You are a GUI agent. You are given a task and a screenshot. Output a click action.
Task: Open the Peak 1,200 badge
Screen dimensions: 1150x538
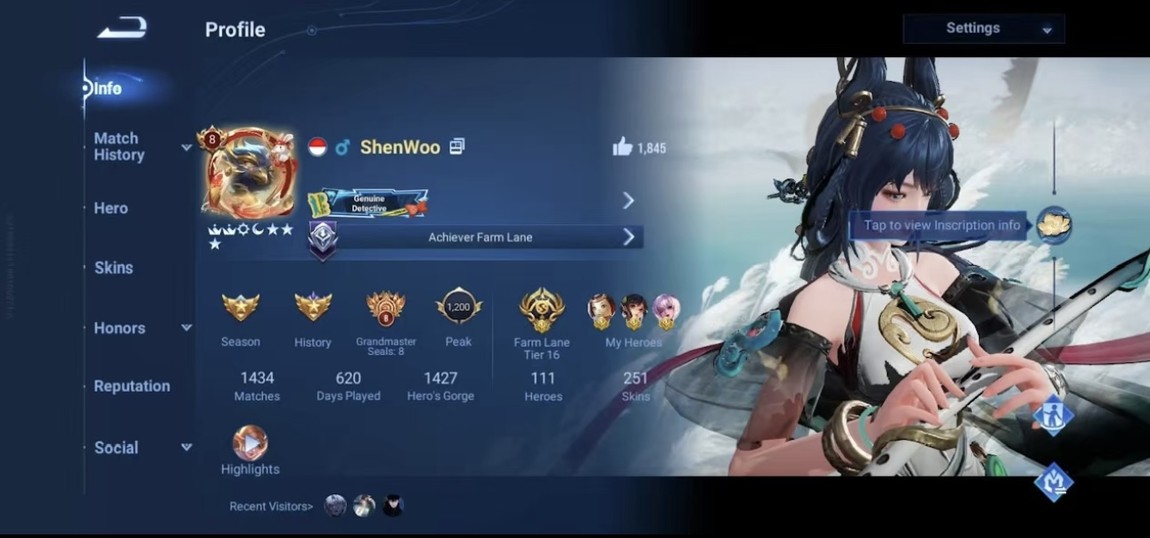[459, 307]
